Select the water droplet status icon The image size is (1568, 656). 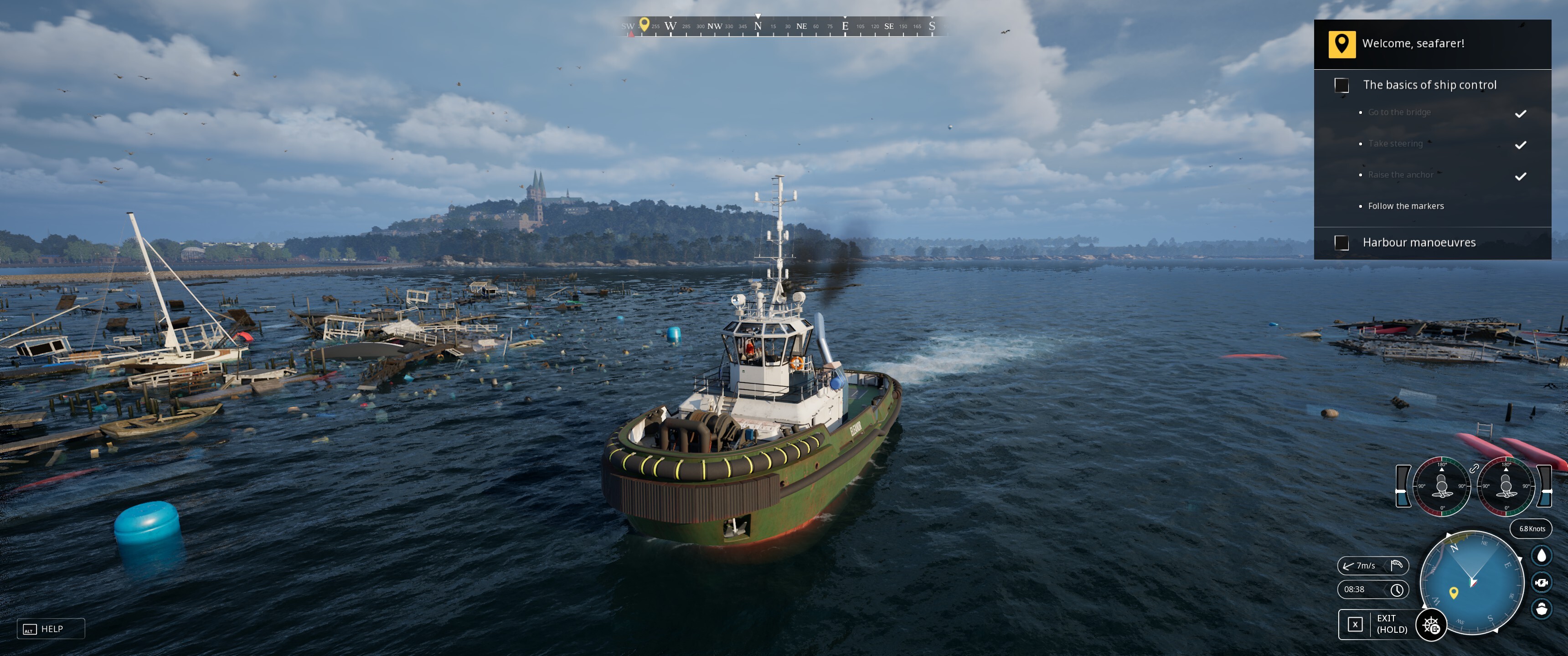point(1541,556)
